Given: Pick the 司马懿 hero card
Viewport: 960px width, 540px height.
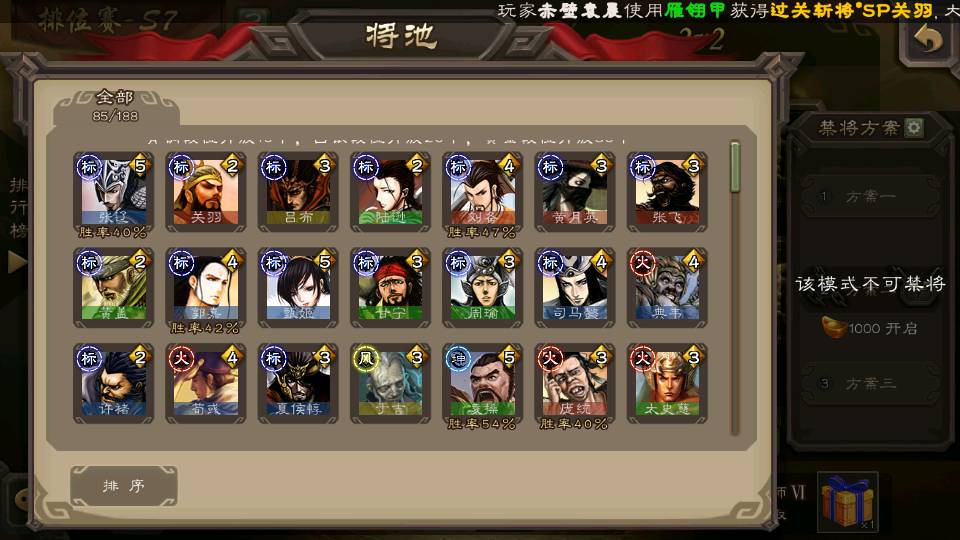Looking at the screenshot, I should (x=574, y=286).
